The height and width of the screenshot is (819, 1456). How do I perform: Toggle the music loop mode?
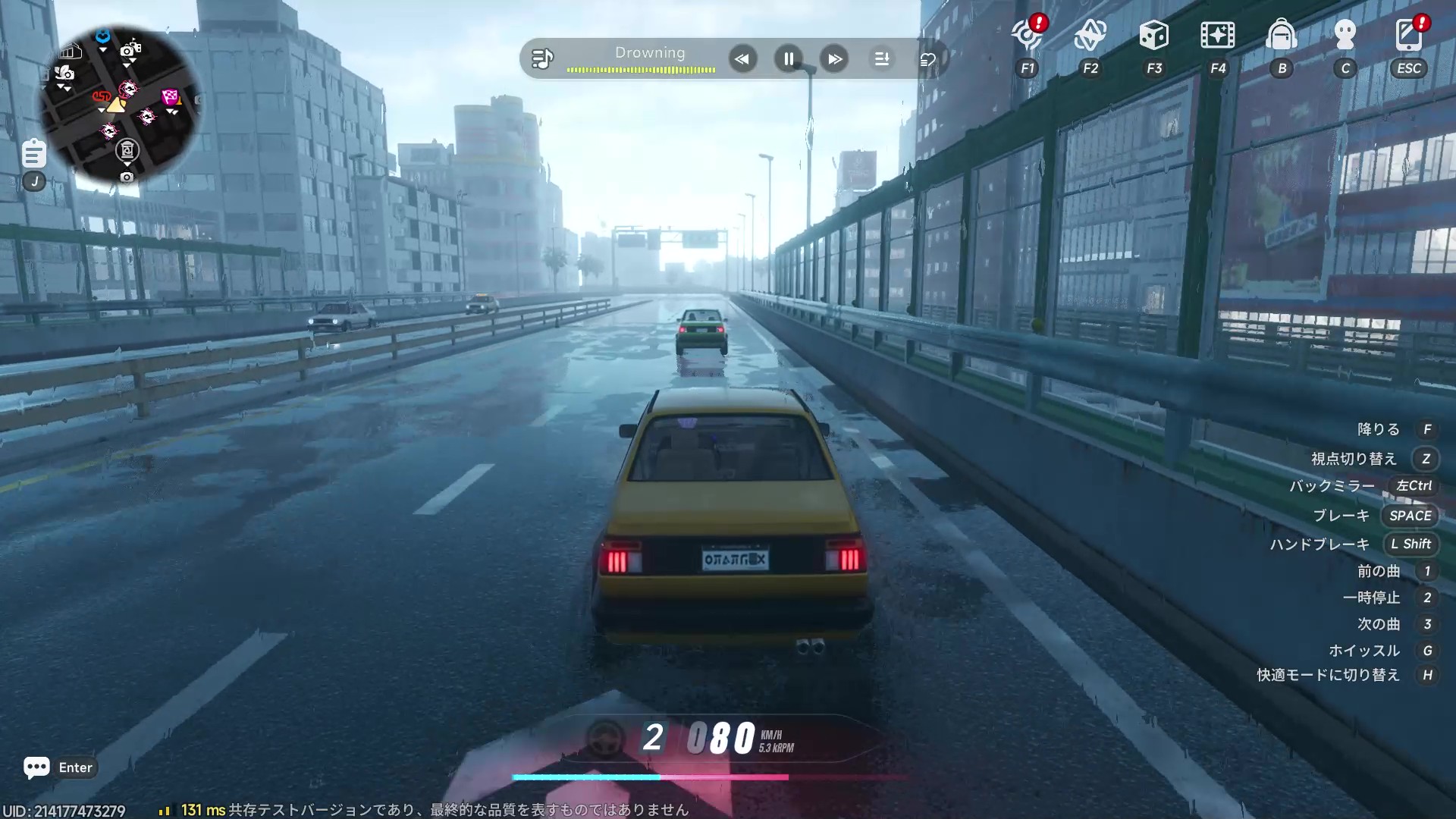pos(927,59)
